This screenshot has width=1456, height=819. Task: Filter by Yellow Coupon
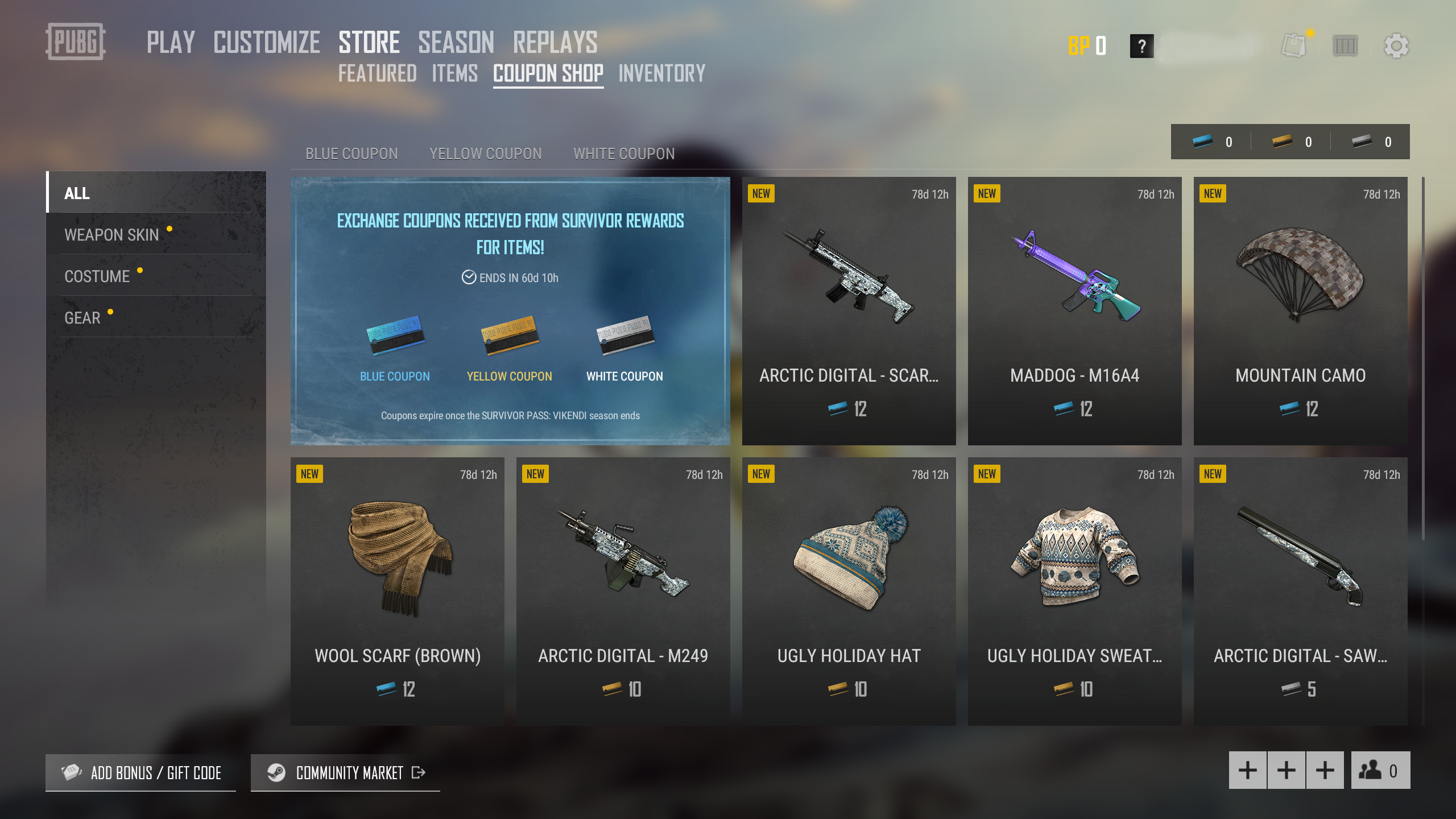[x=485, y=154]
